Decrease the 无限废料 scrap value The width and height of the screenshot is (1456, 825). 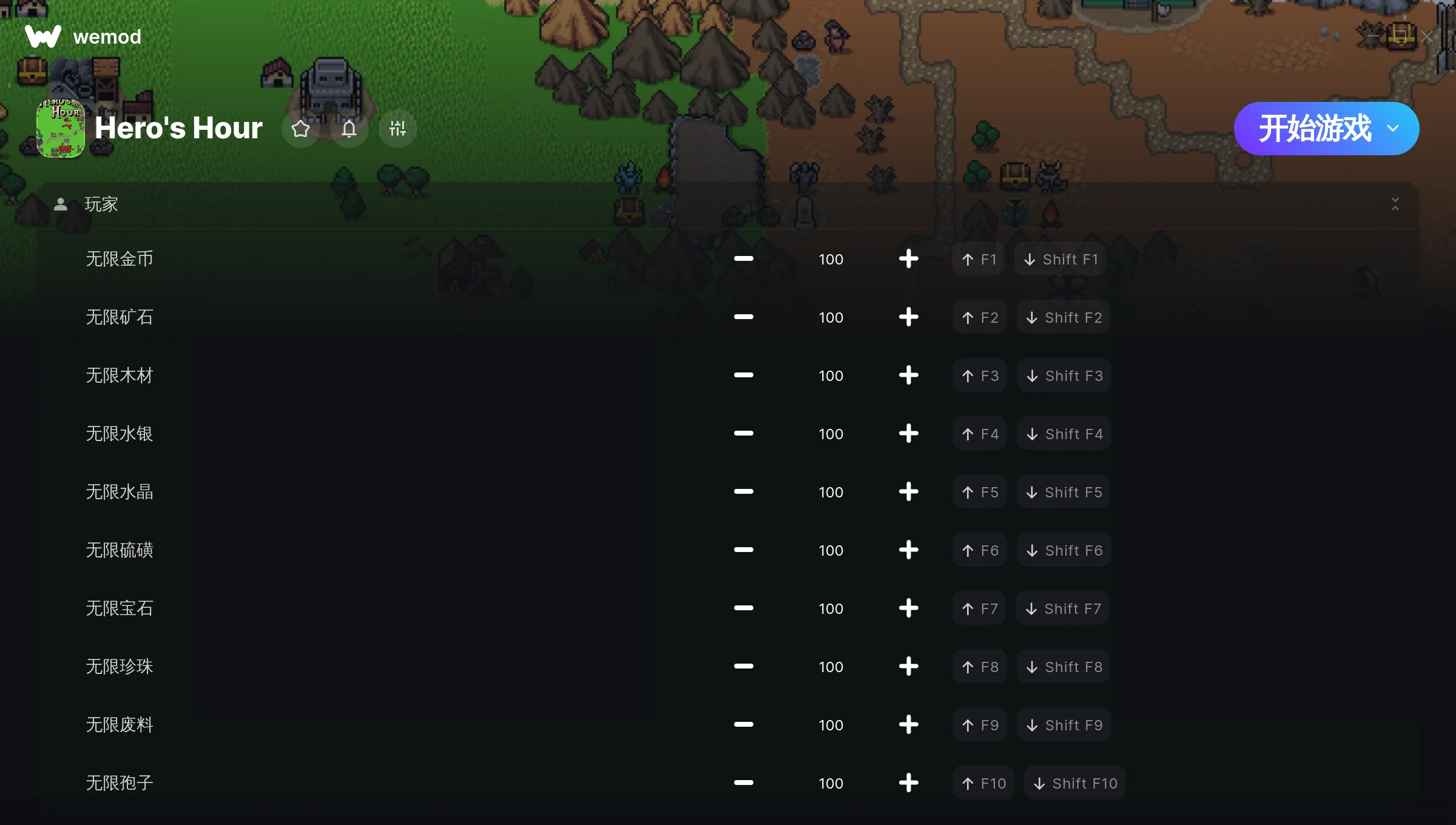point(743,725)
